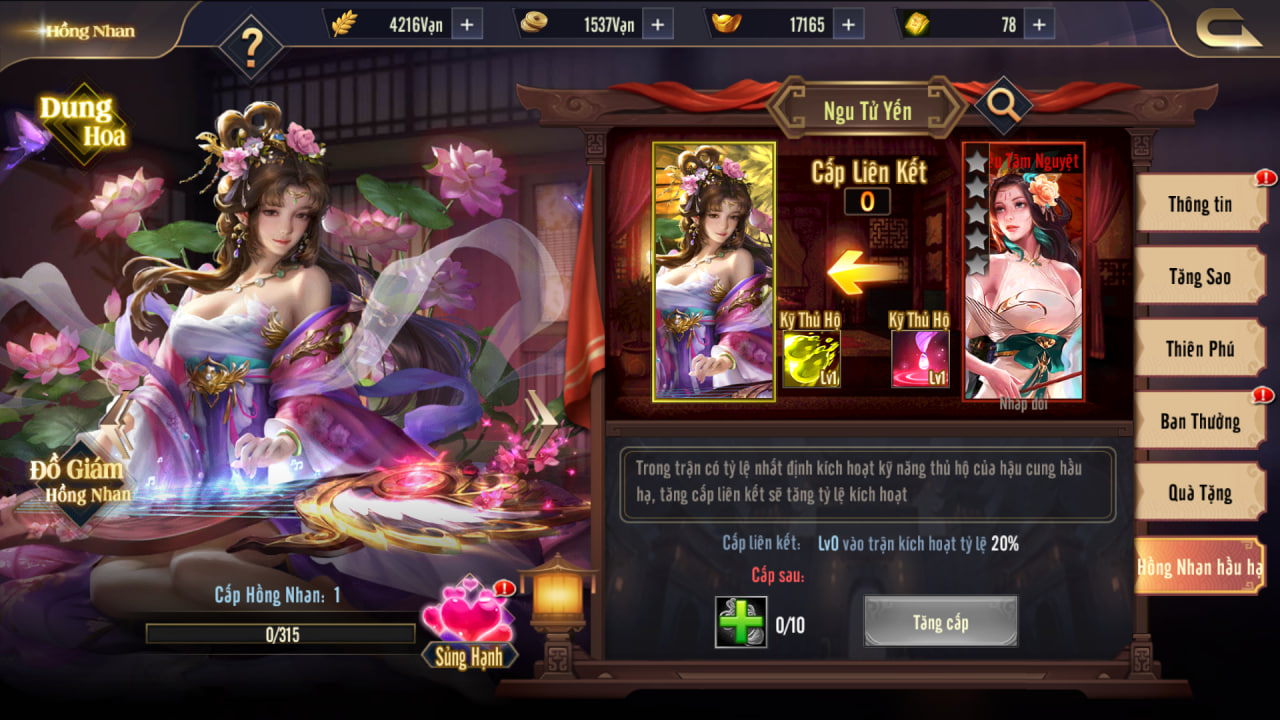Screen dimensions: 1280x720
Task: Open Đồ Giám Hồng Nhan gallery
Action: pyautogui.click(x=78, y=480)
